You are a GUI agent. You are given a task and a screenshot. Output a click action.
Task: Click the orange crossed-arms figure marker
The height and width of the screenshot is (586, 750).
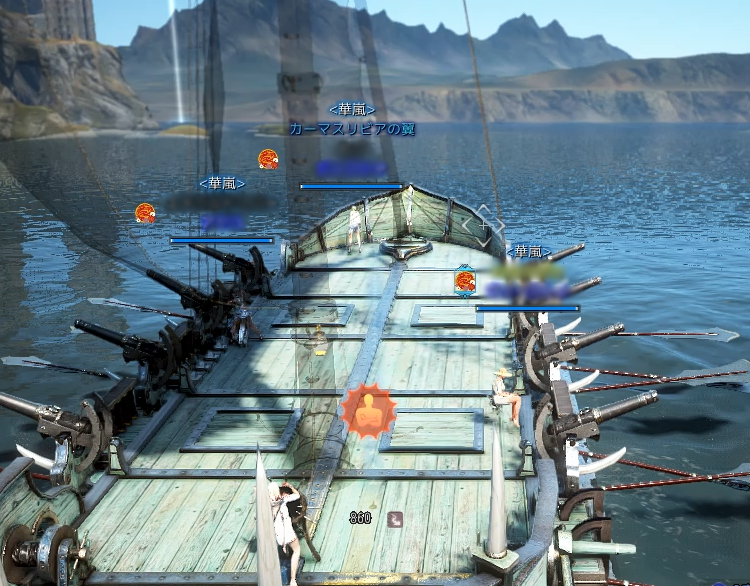(x=368, y=409)
